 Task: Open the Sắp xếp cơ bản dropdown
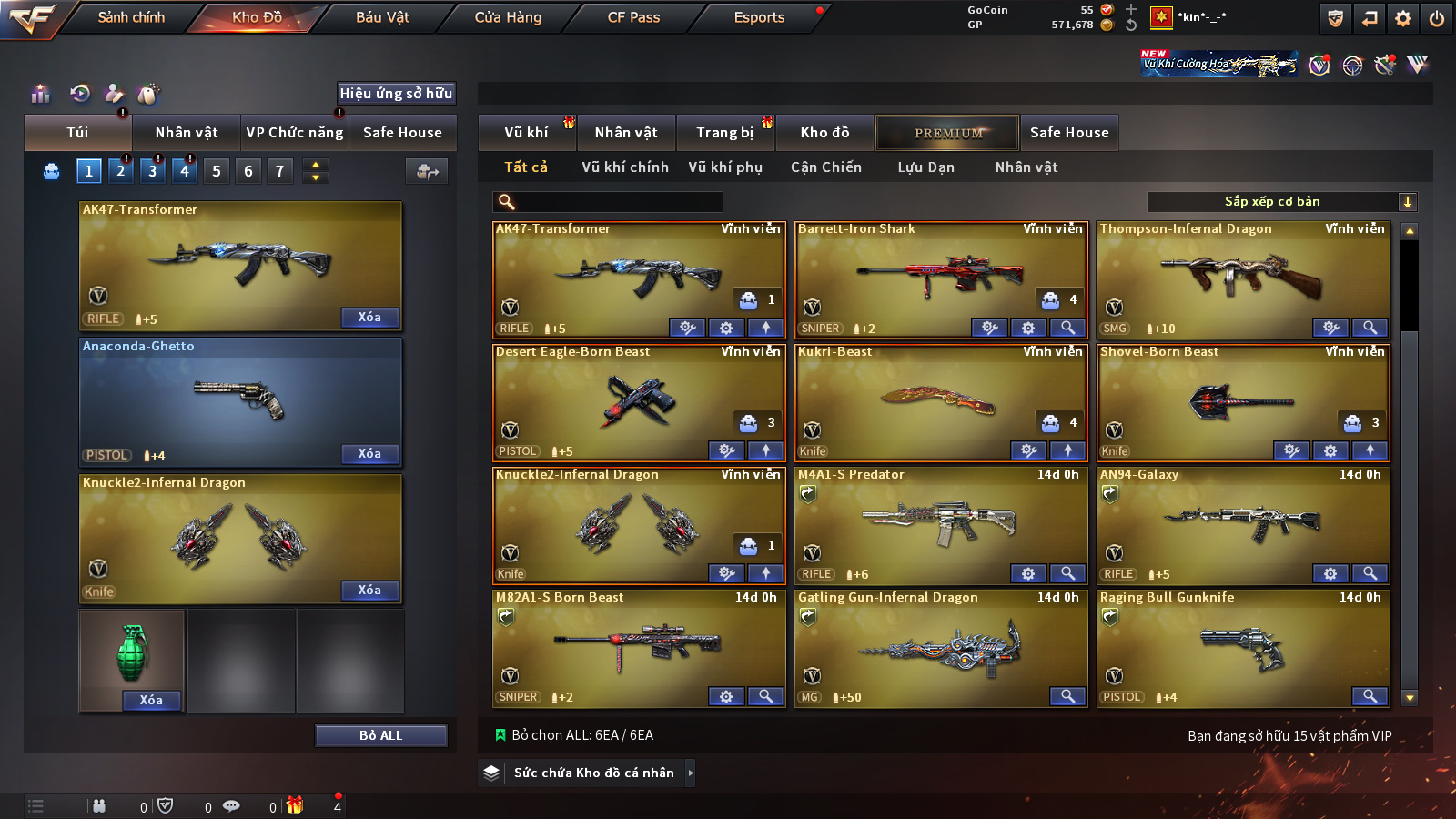pyautogui.click(x=1281, y=202)
